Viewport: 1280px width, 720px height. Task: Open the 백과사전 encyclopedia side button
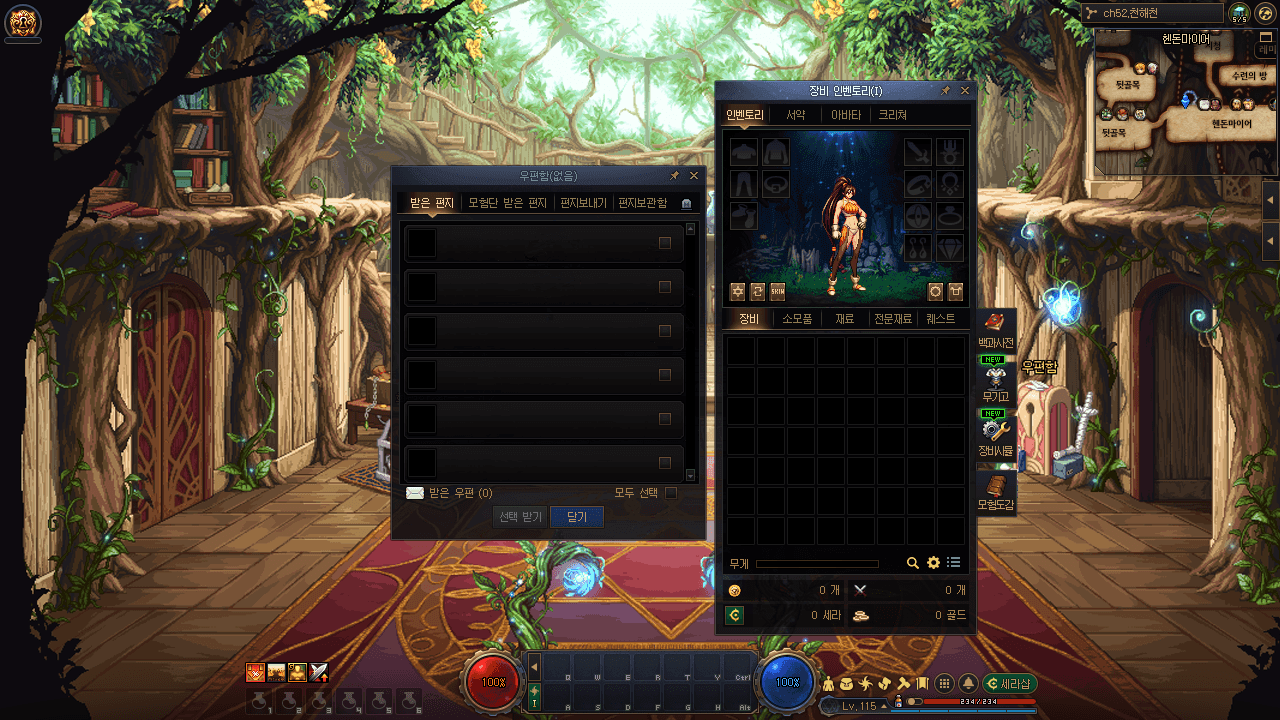point(995,330)
